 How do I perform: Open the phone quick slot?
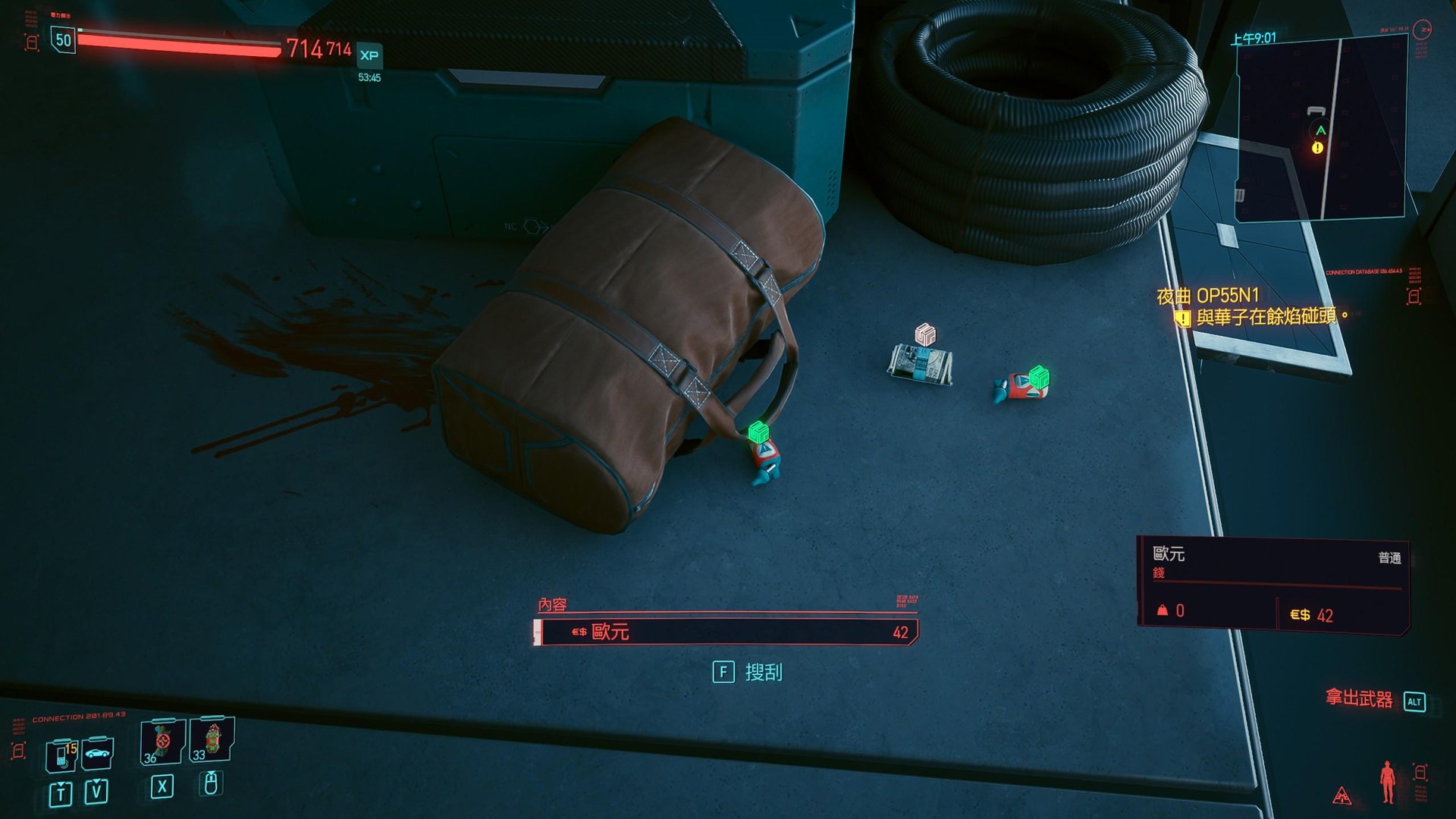click(x=61, y=754)
